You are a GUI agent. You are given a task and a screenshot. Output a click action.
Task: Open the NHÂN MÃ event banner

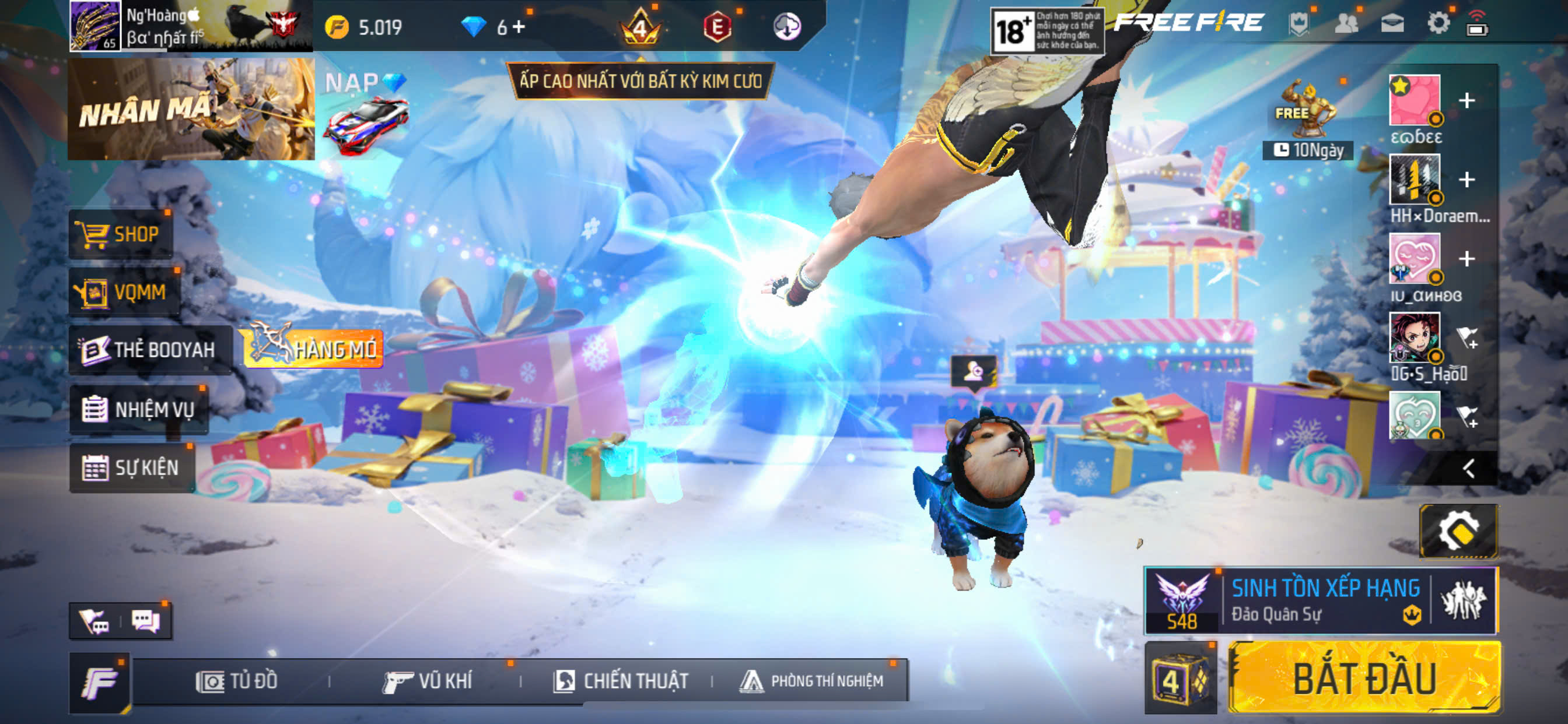click(x=191, y=110)
